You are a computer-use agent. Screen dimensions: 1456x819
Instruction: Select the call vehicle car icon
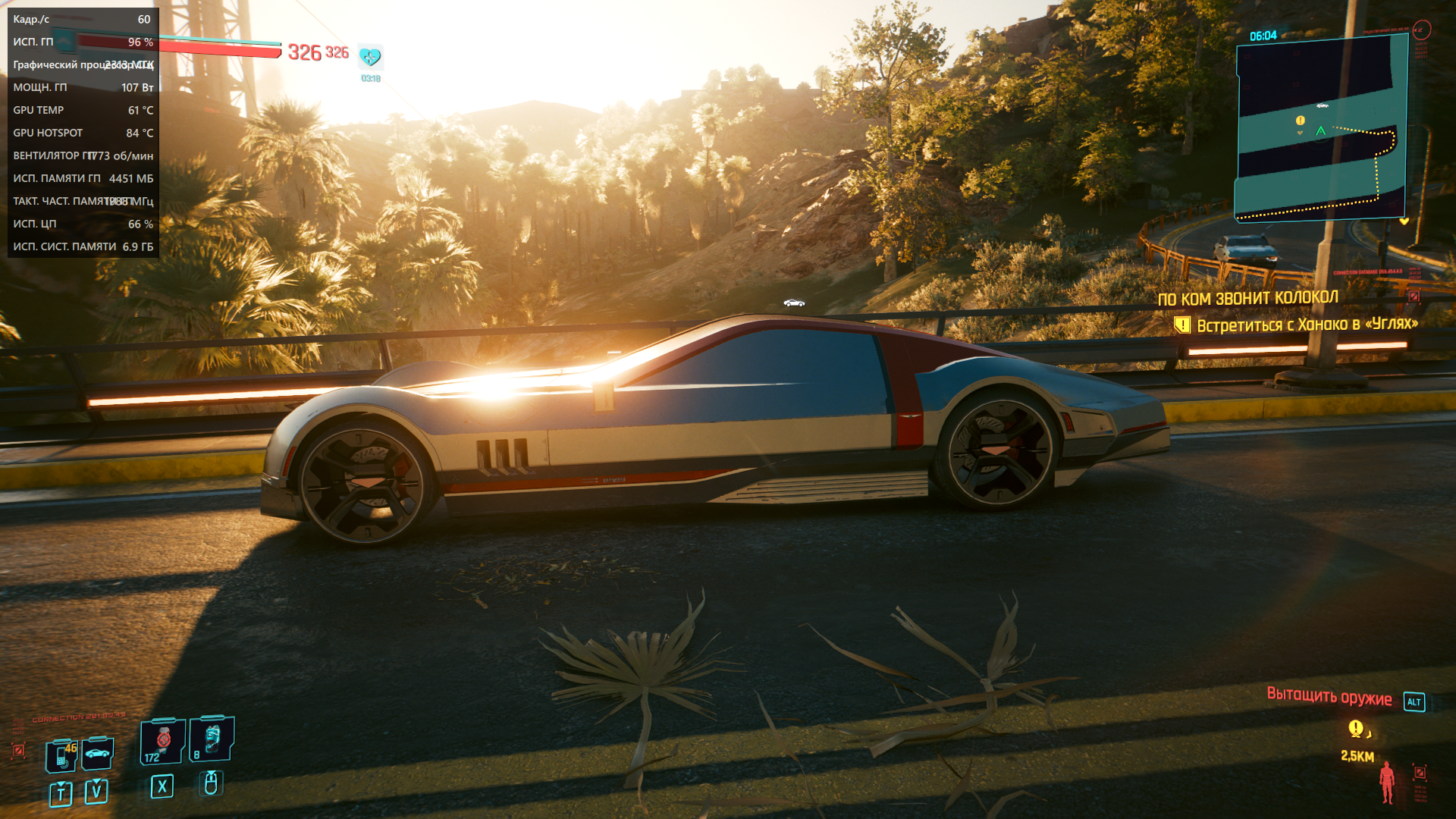97,753
